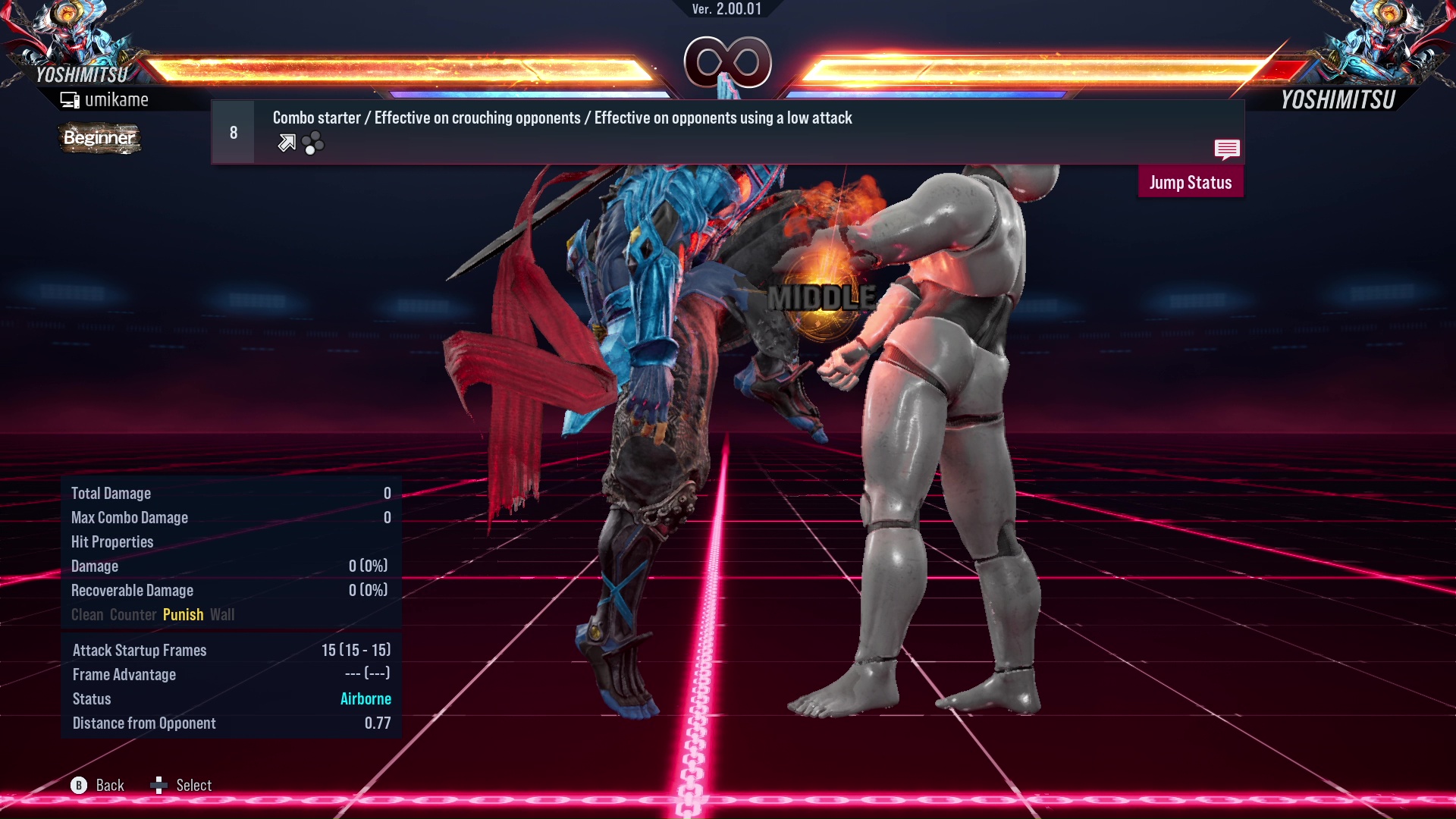This screenshot has height=819, width=1456.
Task: Click the infinity round-count symbol
Action: point(726,62)
